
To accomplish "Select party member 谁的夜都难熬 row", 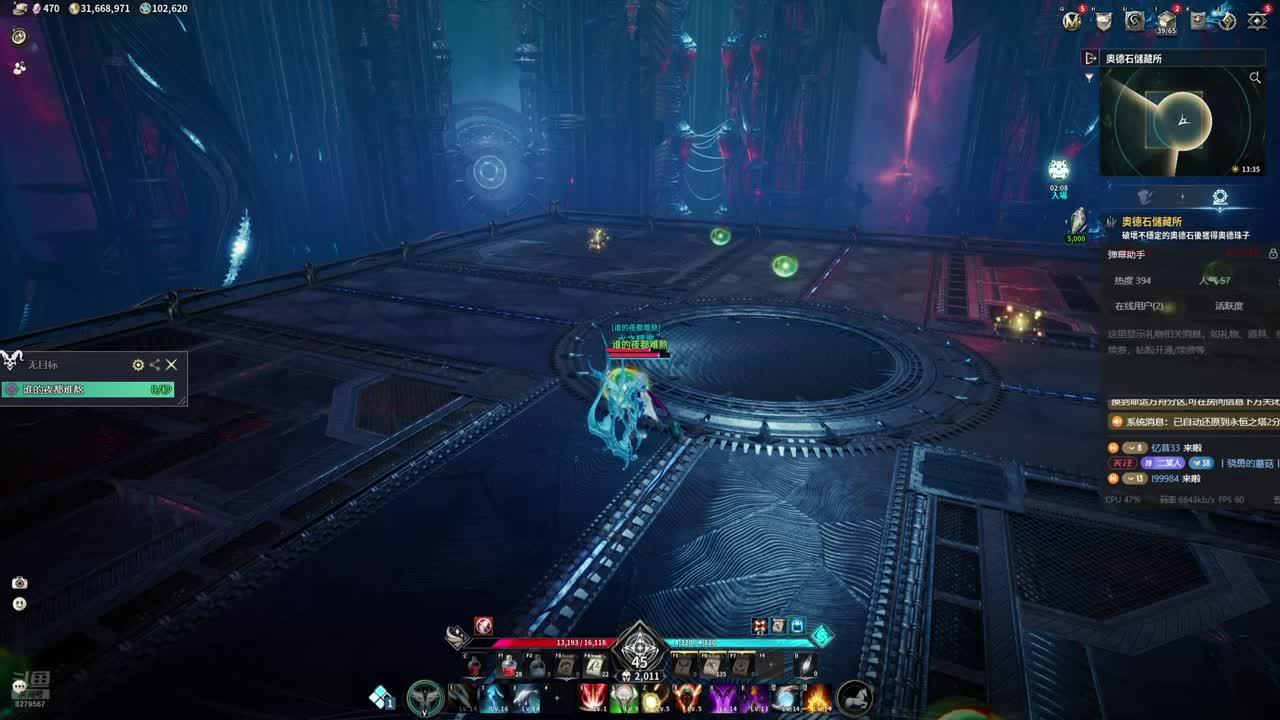I will click(x=88, y=390).
